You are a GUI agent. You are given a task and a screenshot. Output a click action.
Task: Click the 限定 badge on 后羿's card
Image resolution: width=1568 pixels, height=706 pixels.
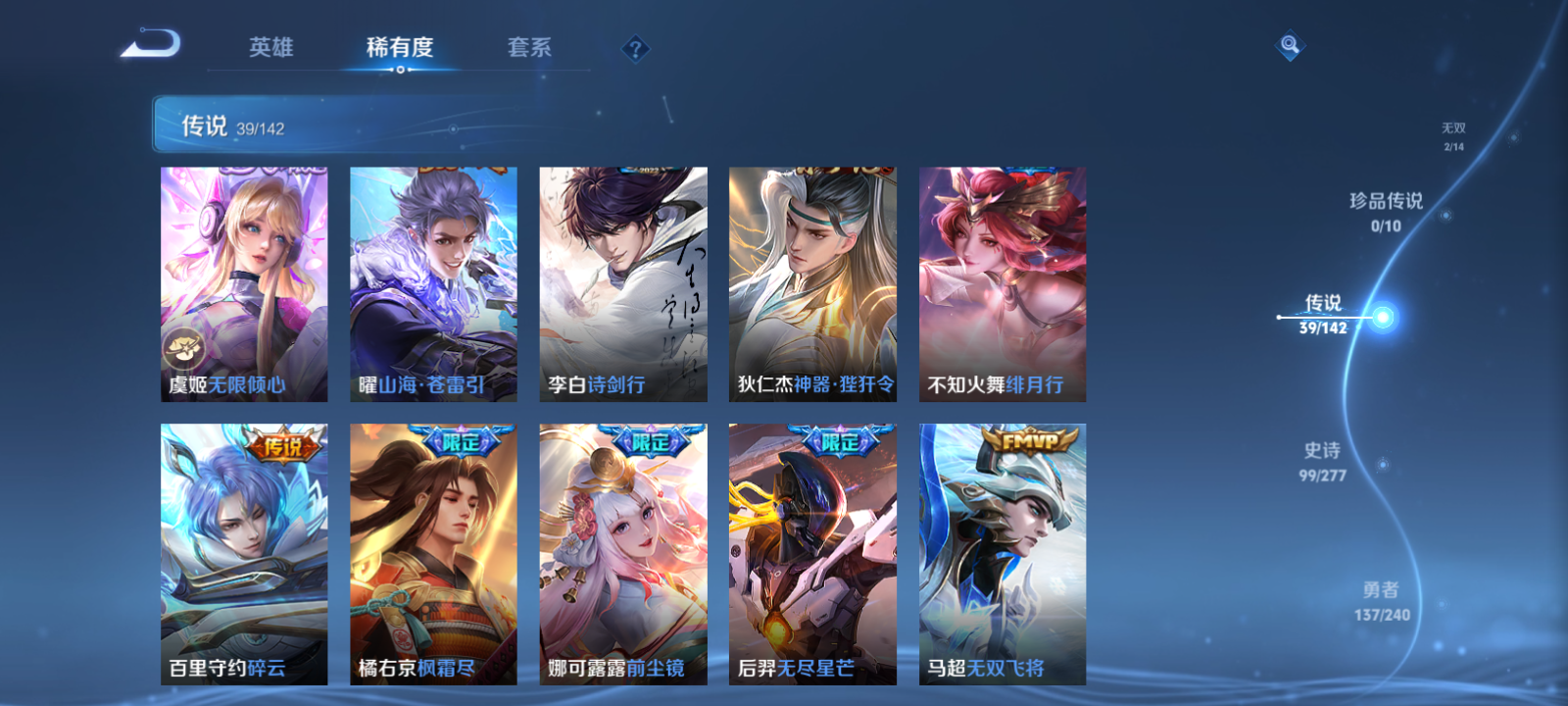[842, 441]
